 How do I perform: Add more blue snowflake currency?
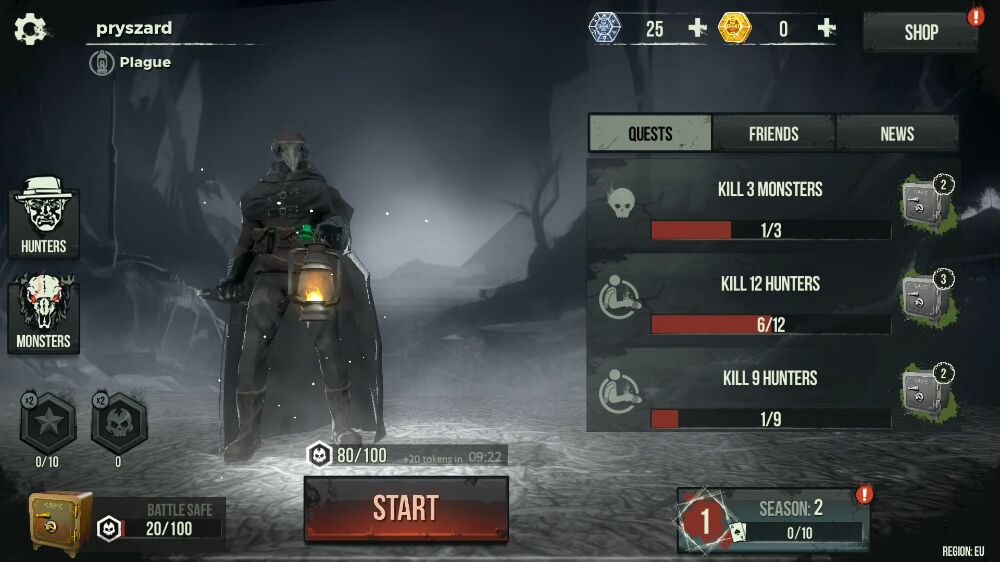tap(697, 29)
